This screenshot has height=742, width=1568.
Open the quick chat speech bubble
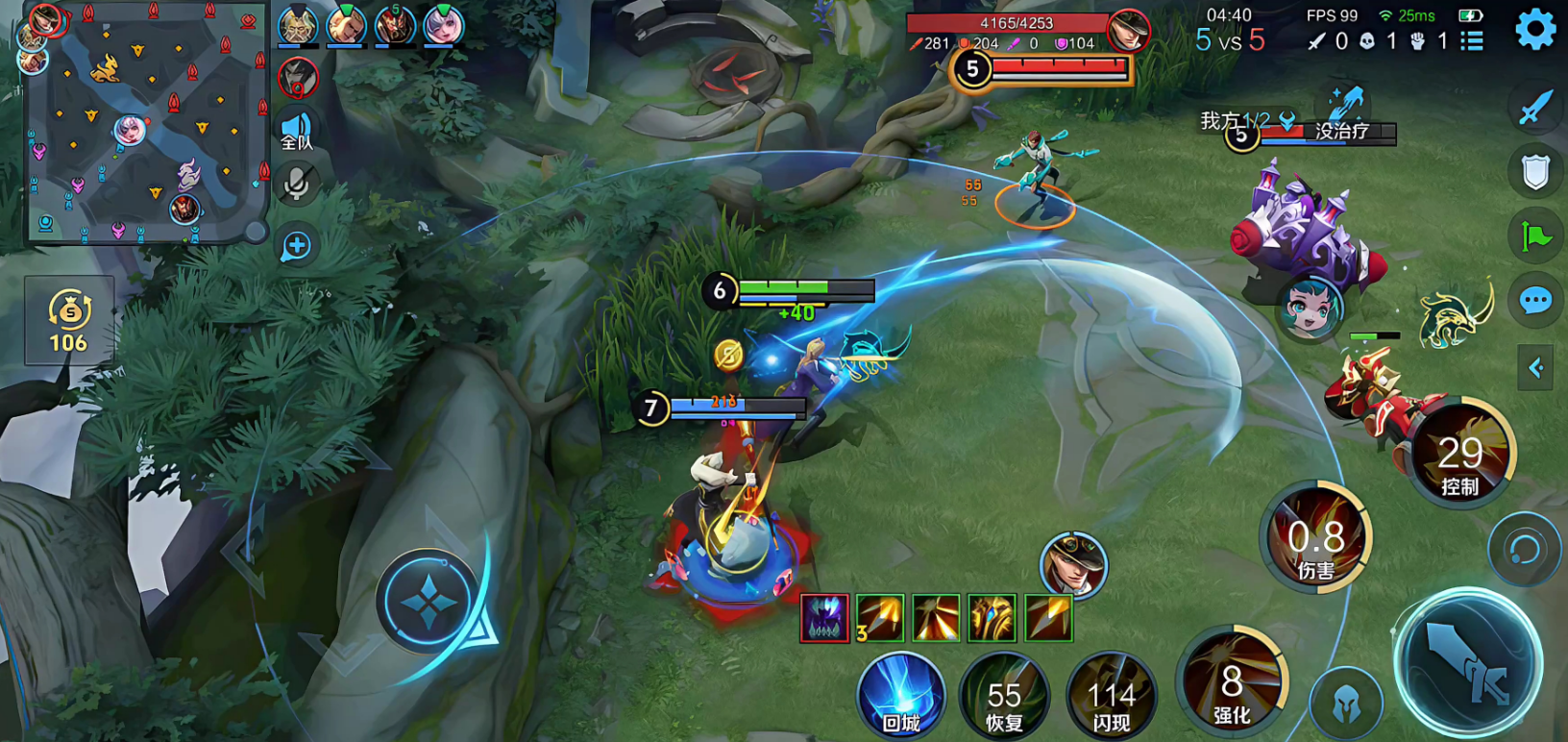1535,301
